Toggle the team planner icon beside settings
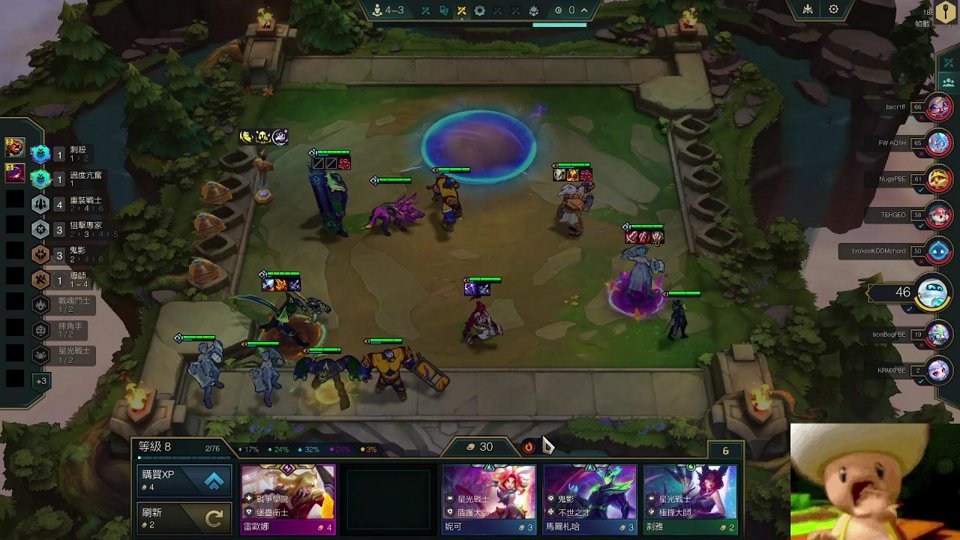 pyautogui.click(x=807, y=10)
